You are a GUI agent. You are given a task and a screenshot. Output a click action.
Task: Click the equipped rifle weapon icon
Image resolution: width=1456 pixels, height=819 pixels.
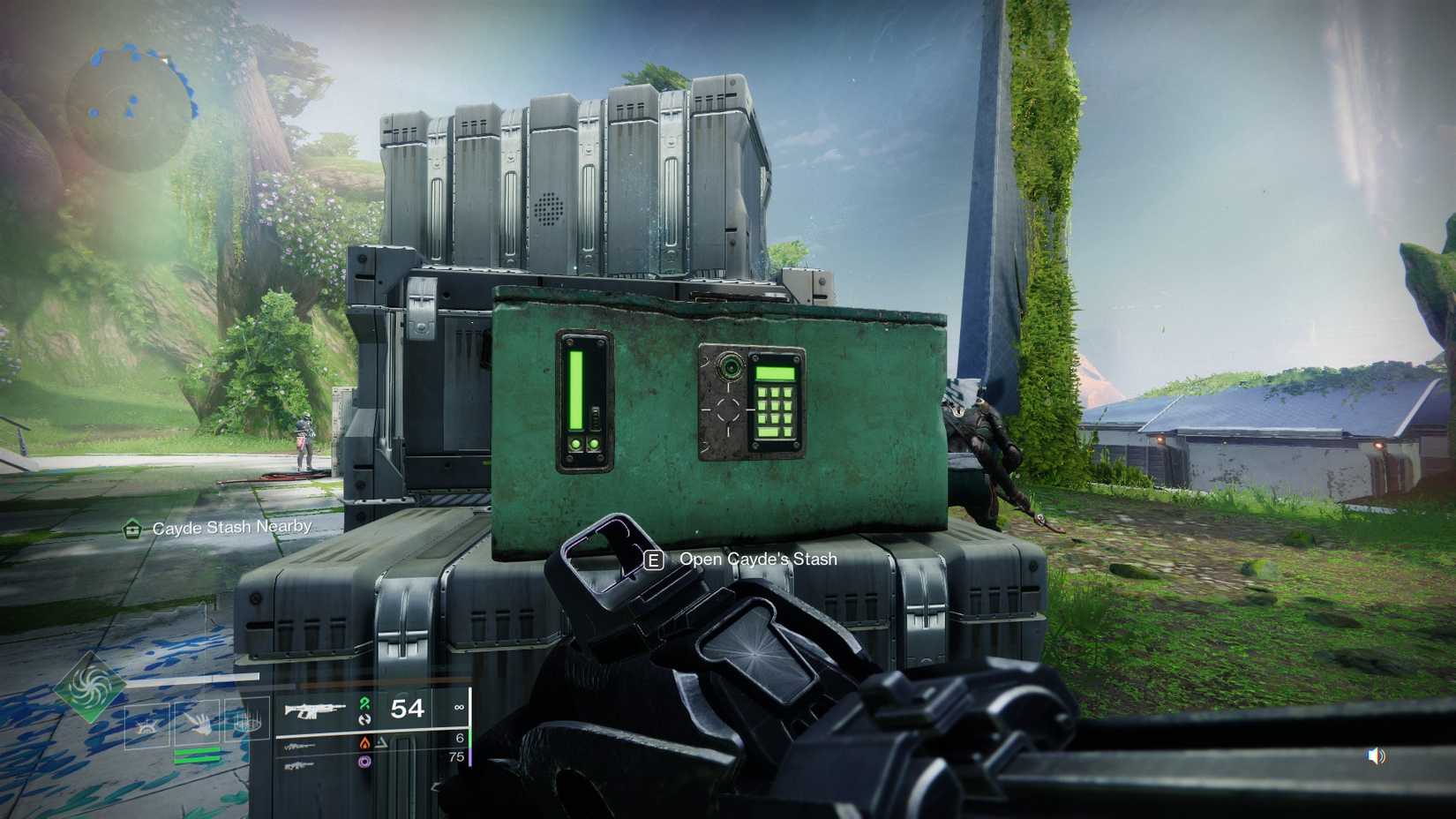(x=315, y=710)
